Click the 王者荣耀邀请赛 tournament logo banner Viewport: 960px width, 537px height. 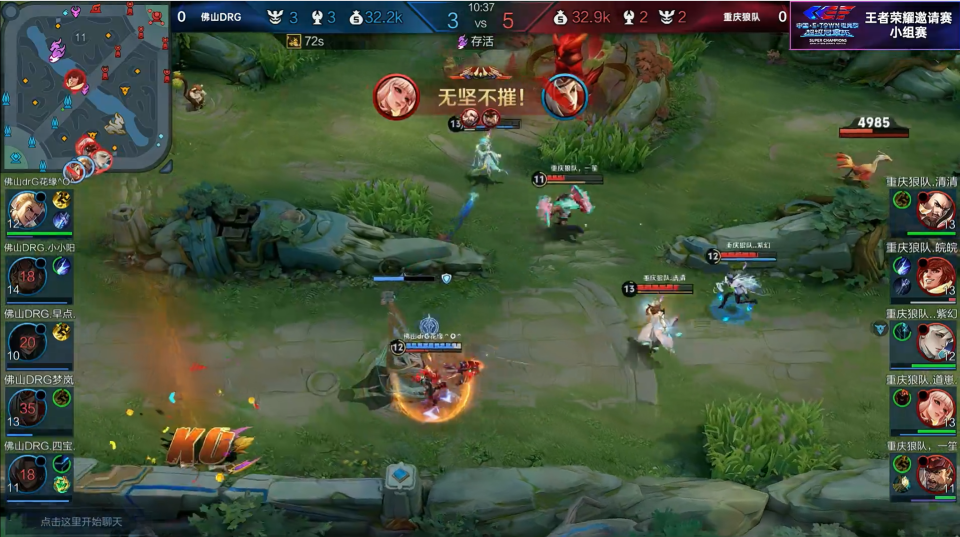(x=874, y=25)
